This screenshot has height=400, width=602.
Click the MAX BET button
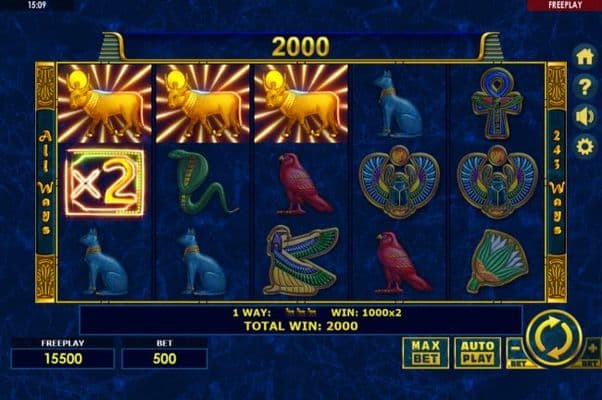(425, 352)
